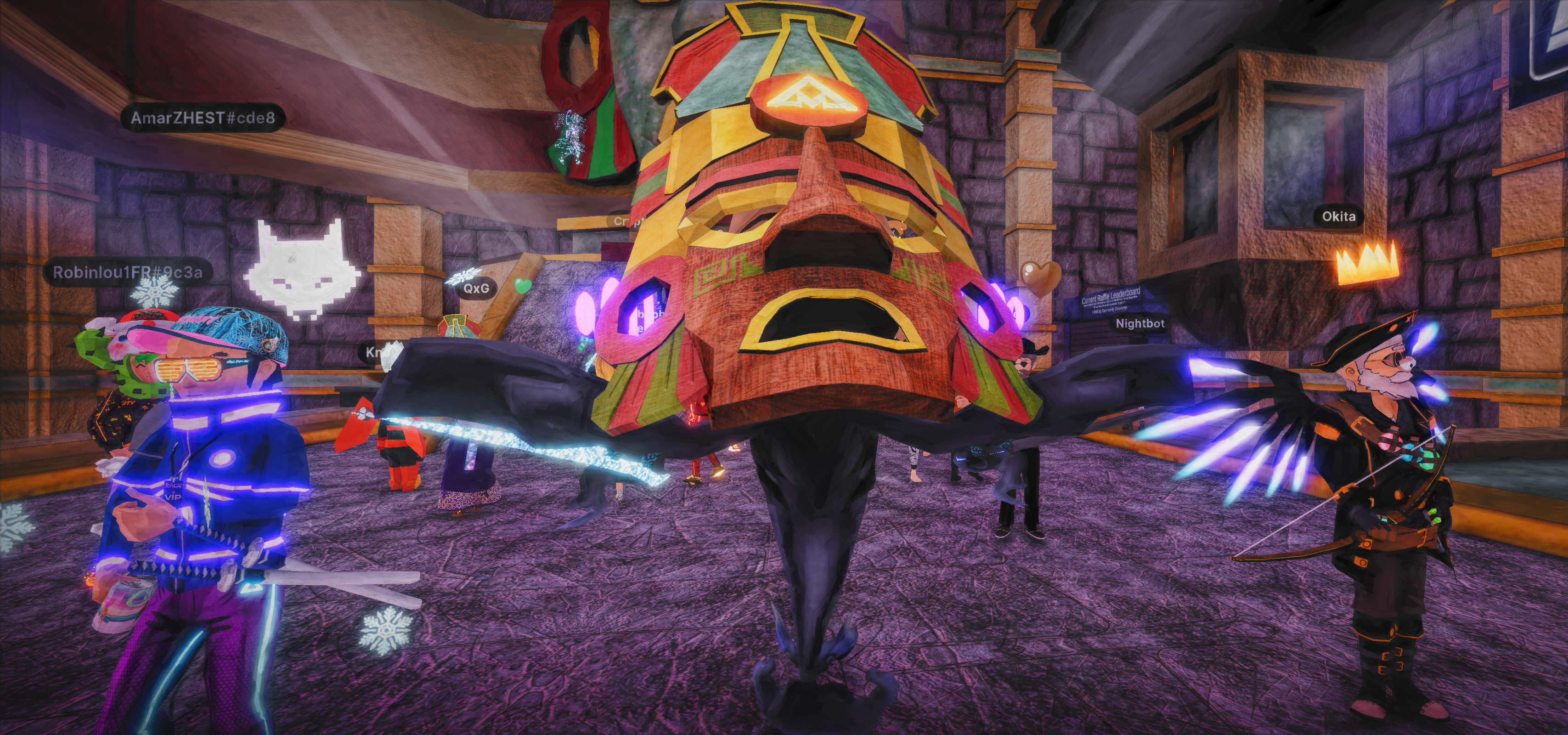Click the Okita player nametag

tap(1338, 216)
